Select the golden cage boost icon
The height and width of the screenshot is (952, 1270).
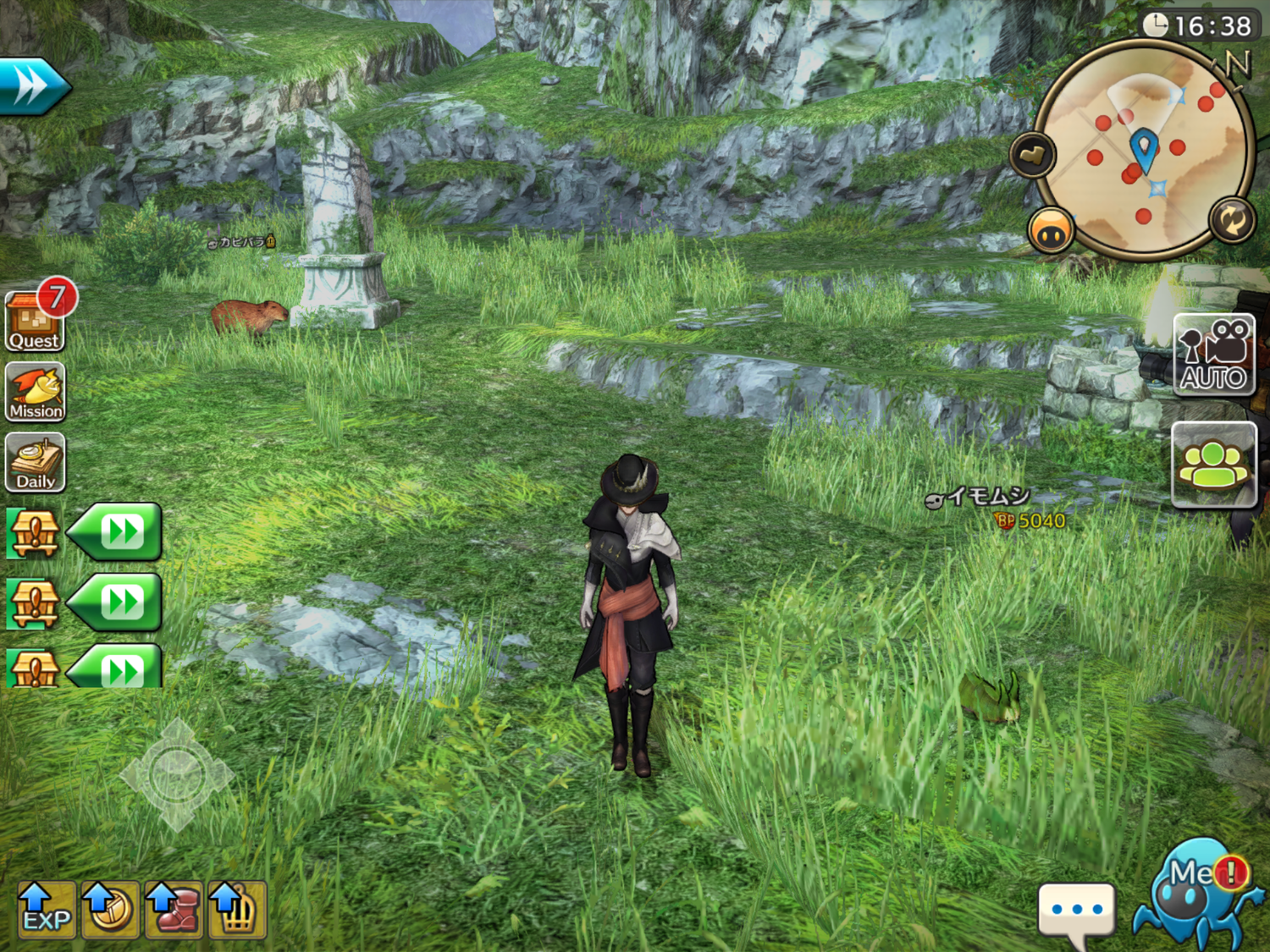pyautogui.click(x=237, y=910)
